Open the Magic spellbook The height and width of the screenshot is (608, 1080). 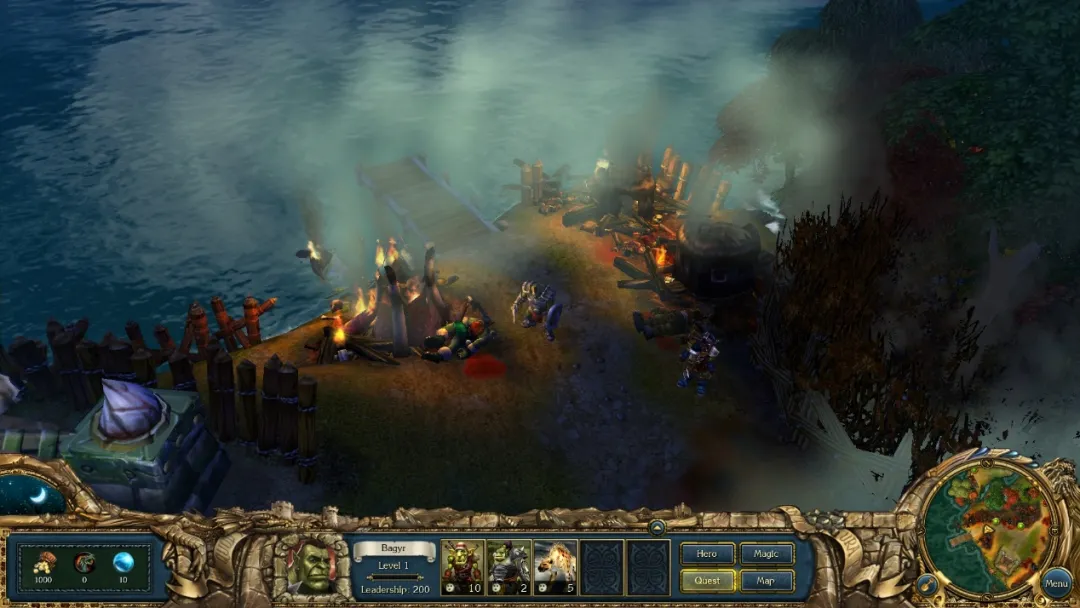coord(767,554)
